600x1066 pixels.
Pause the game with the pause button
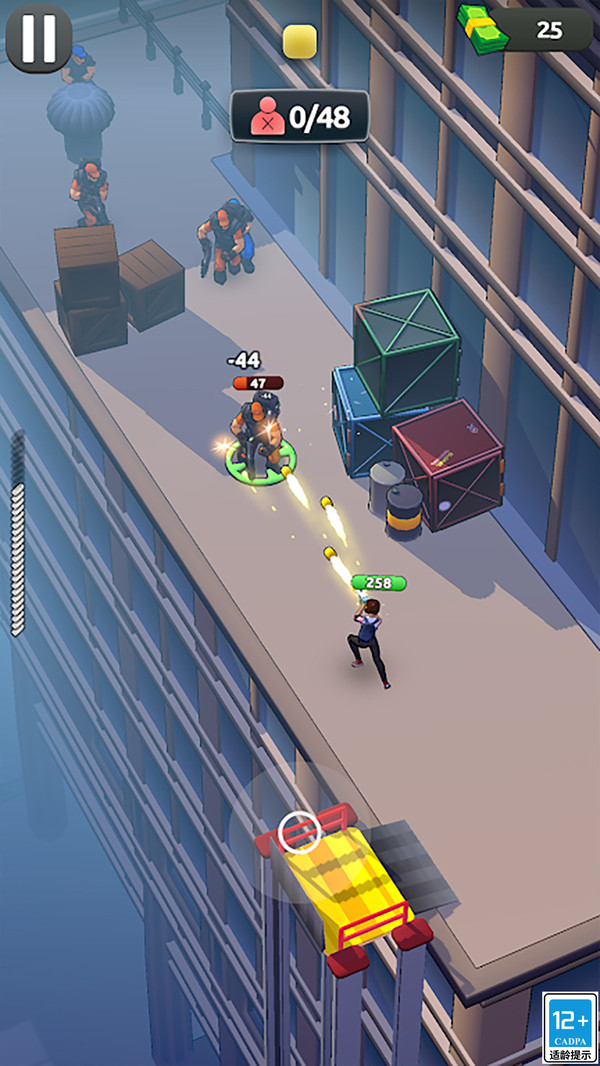click(x=38, y=38)
